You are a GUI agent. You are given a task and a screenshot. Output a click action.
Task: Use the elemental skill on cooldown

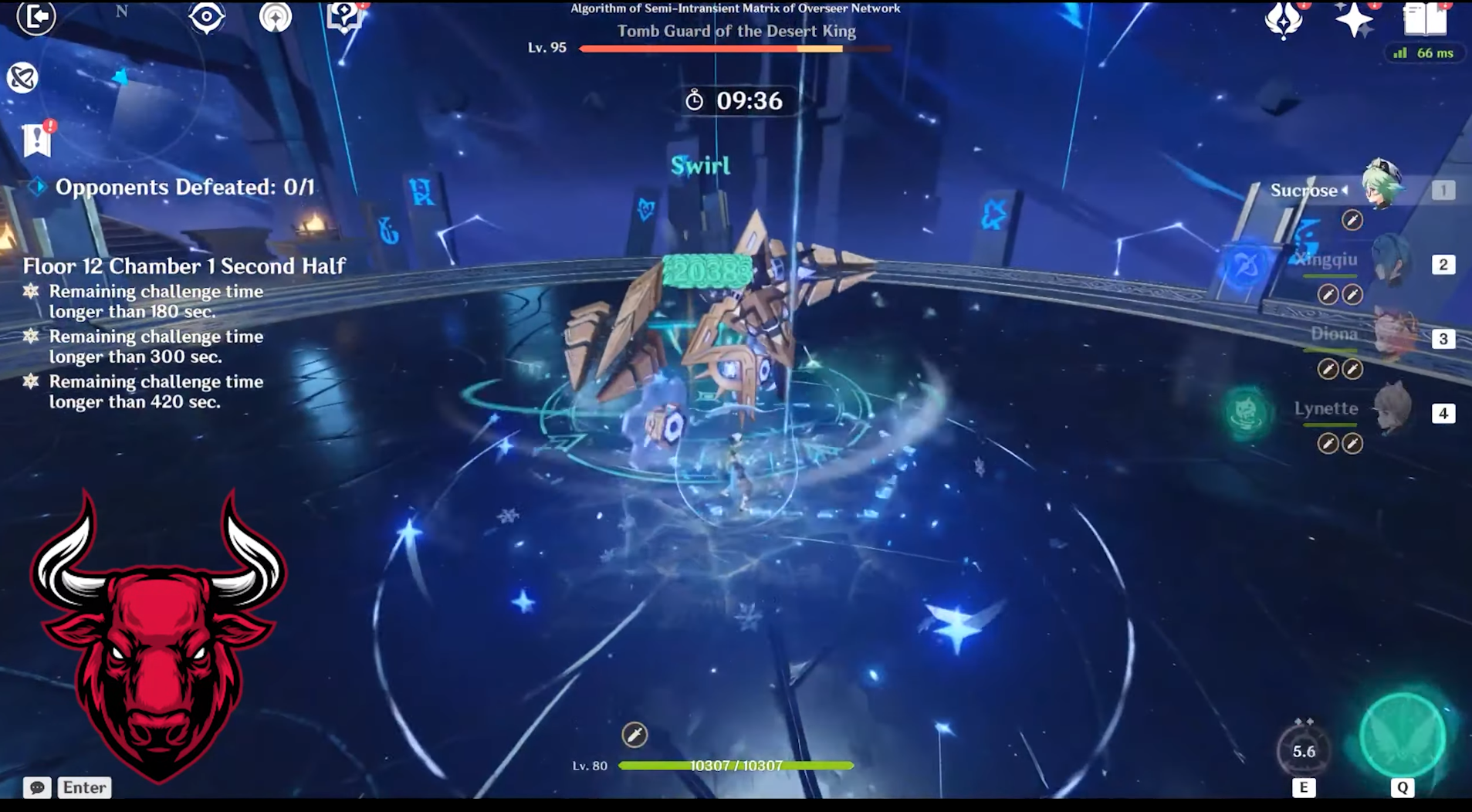click(x=1304, y=750)
